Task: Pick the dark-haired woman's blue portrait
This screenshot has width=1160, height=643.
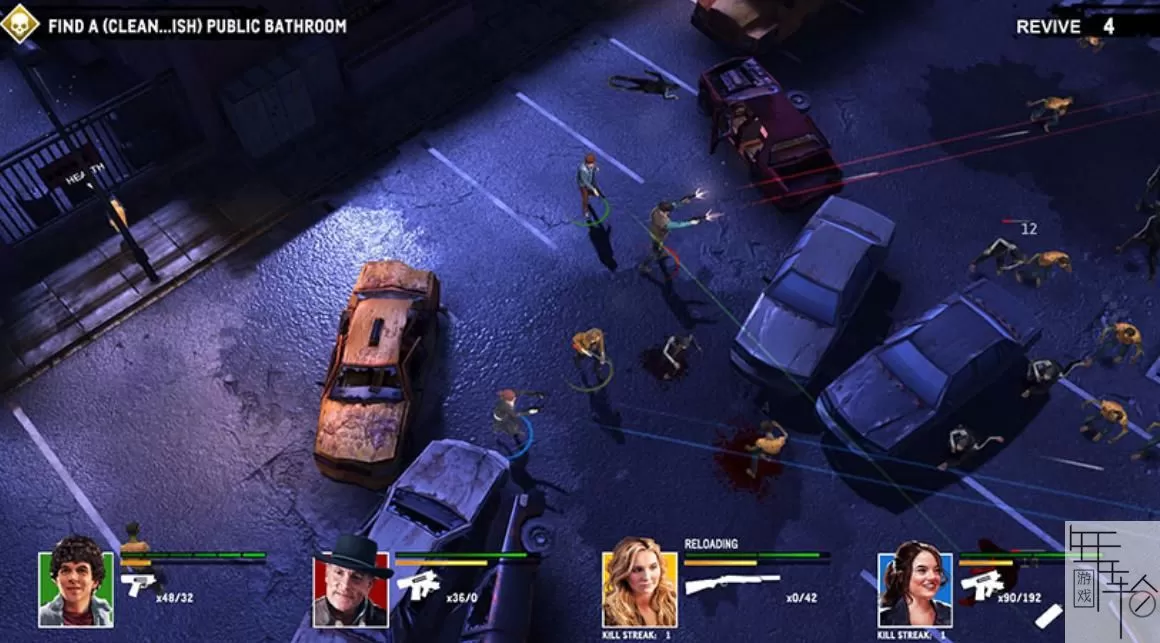Action: (x=915, y=589)
